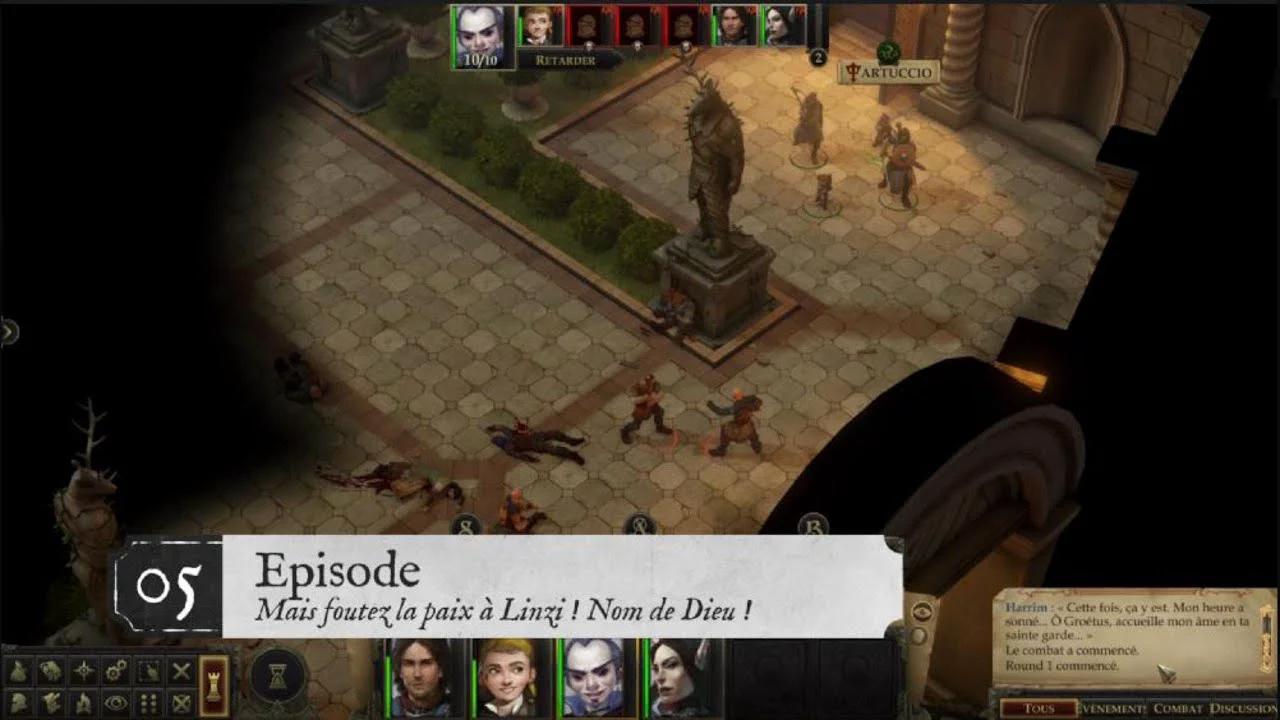Select the Tous log filter
This screenshot has height=720, width=1280.
tap(1040, 708)
